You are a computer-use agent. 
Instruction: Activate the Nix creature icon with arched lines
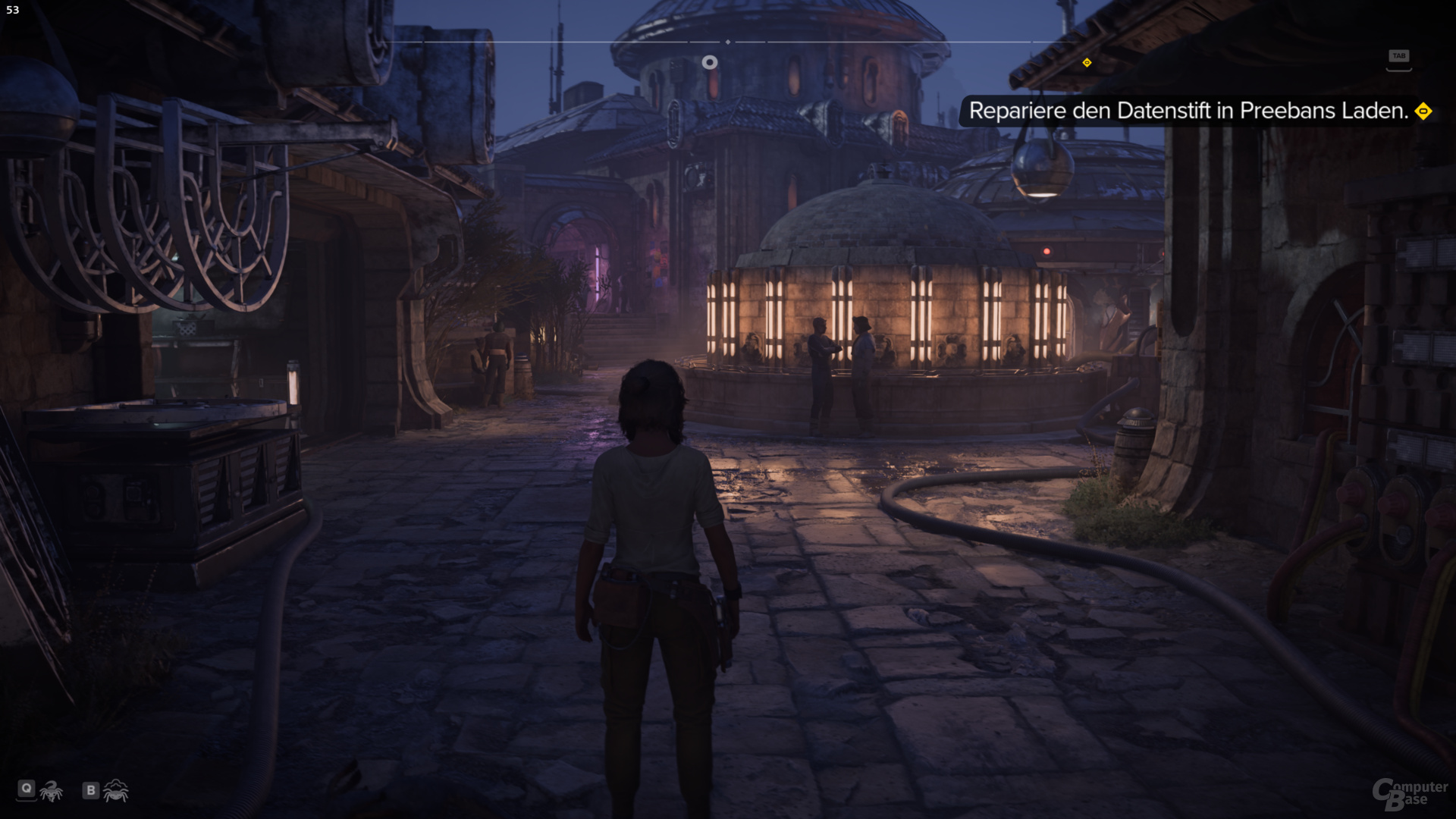point(116,791)
